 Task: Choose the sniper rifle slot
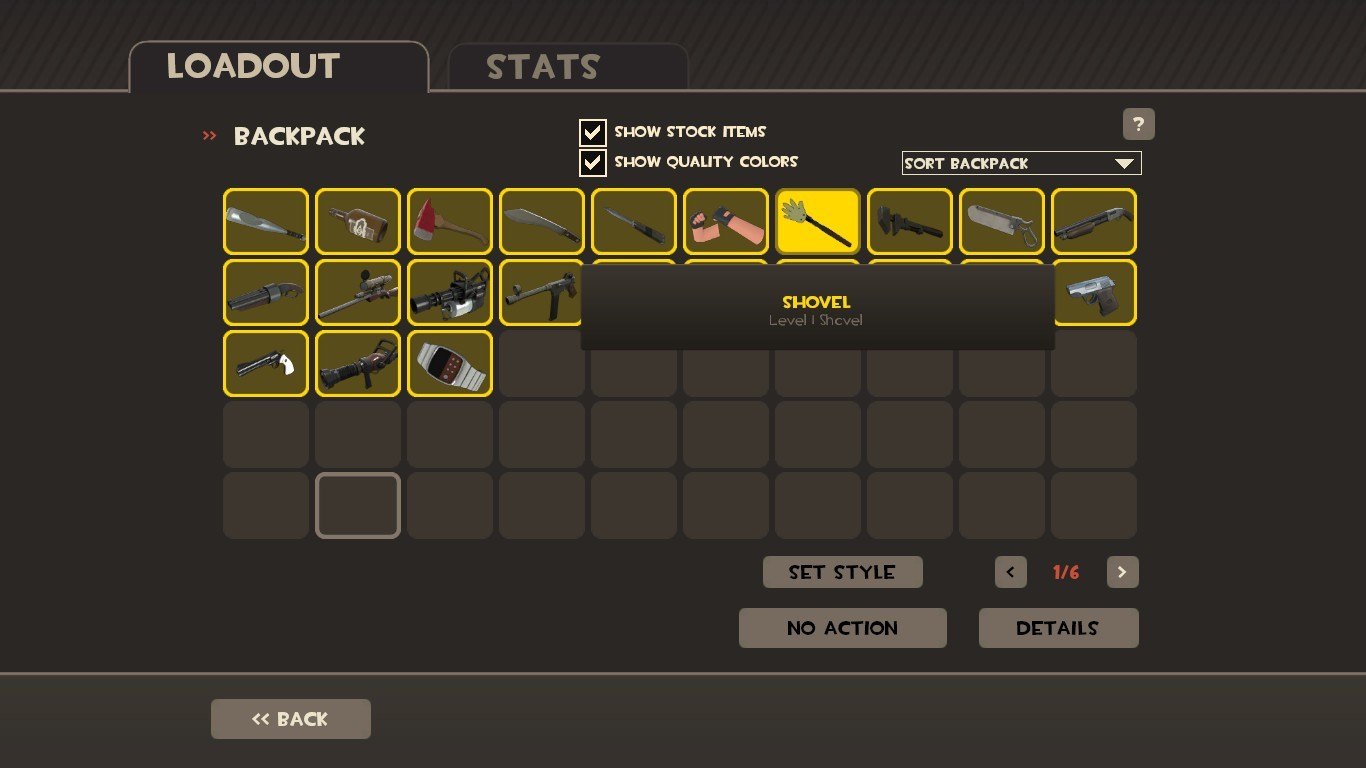pos(358,293)
